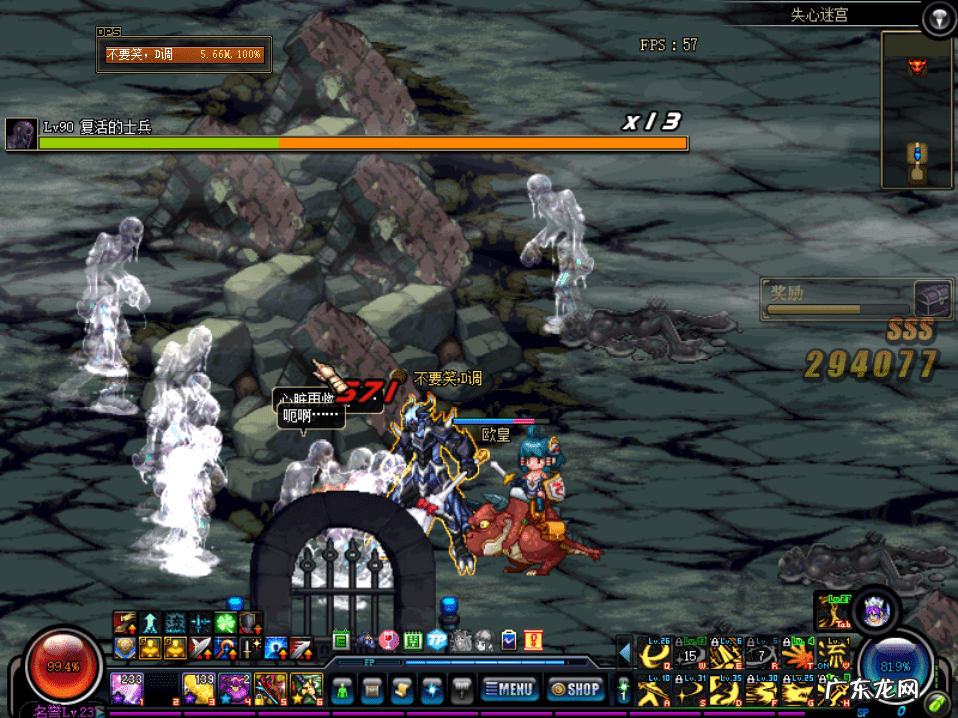Click the skill bar left arrow expander
This screenshot has height=718, width=958.
tap(625, 654)
